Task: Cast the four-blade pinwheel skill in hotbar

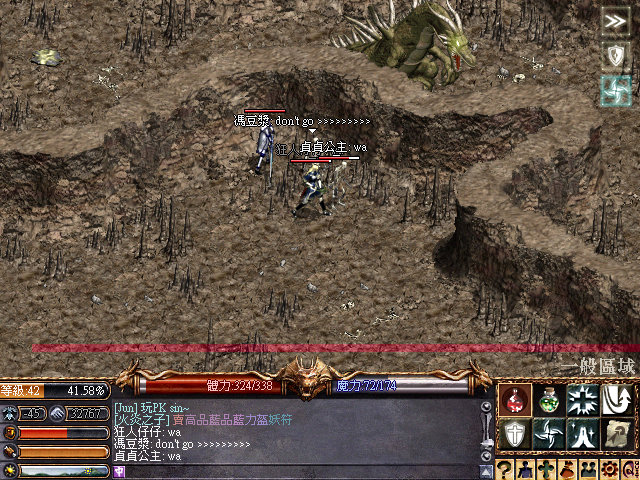Action: (548, 434)
